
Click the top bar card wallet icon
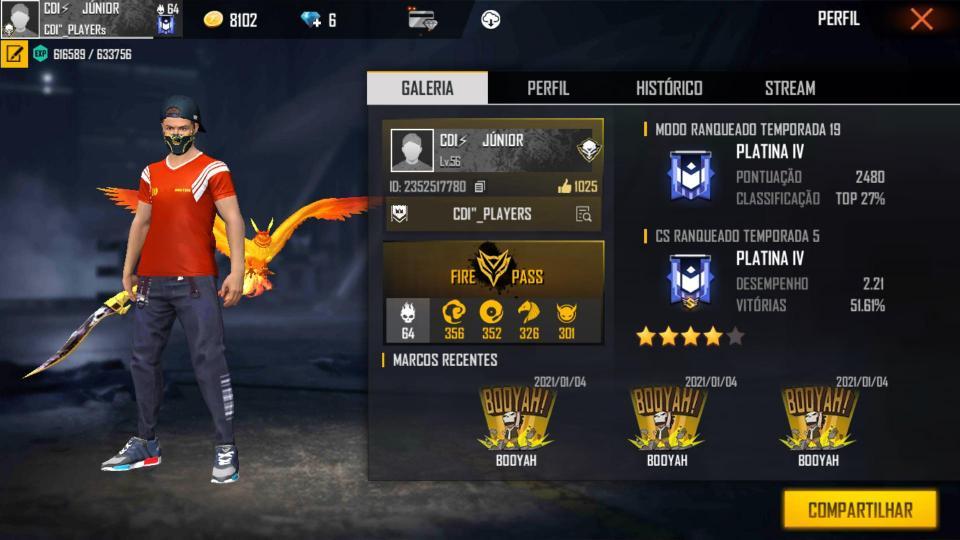(x=422, y=19)
